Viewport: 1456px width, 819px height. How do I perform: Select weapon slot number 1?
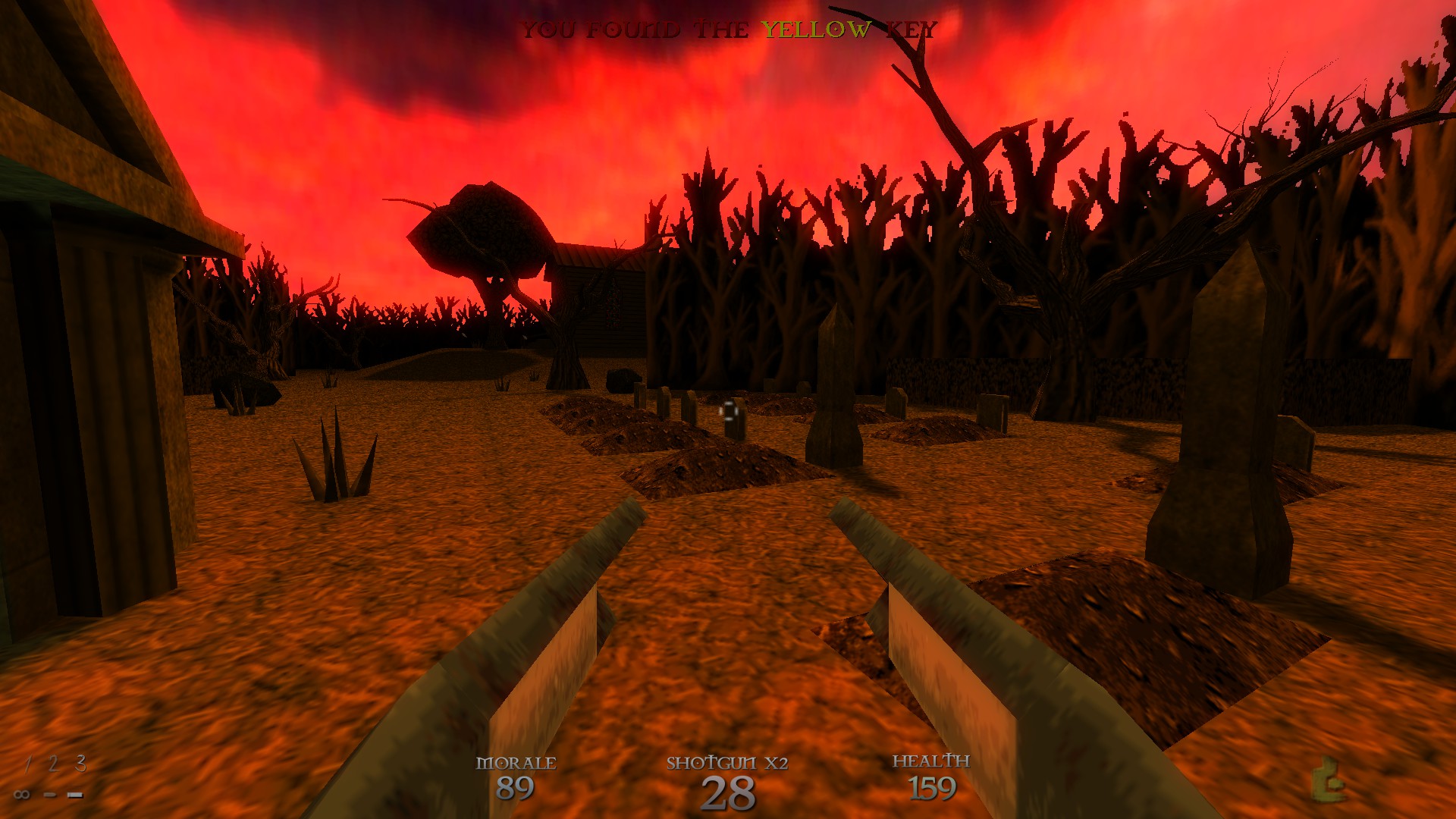click(27, 764)
